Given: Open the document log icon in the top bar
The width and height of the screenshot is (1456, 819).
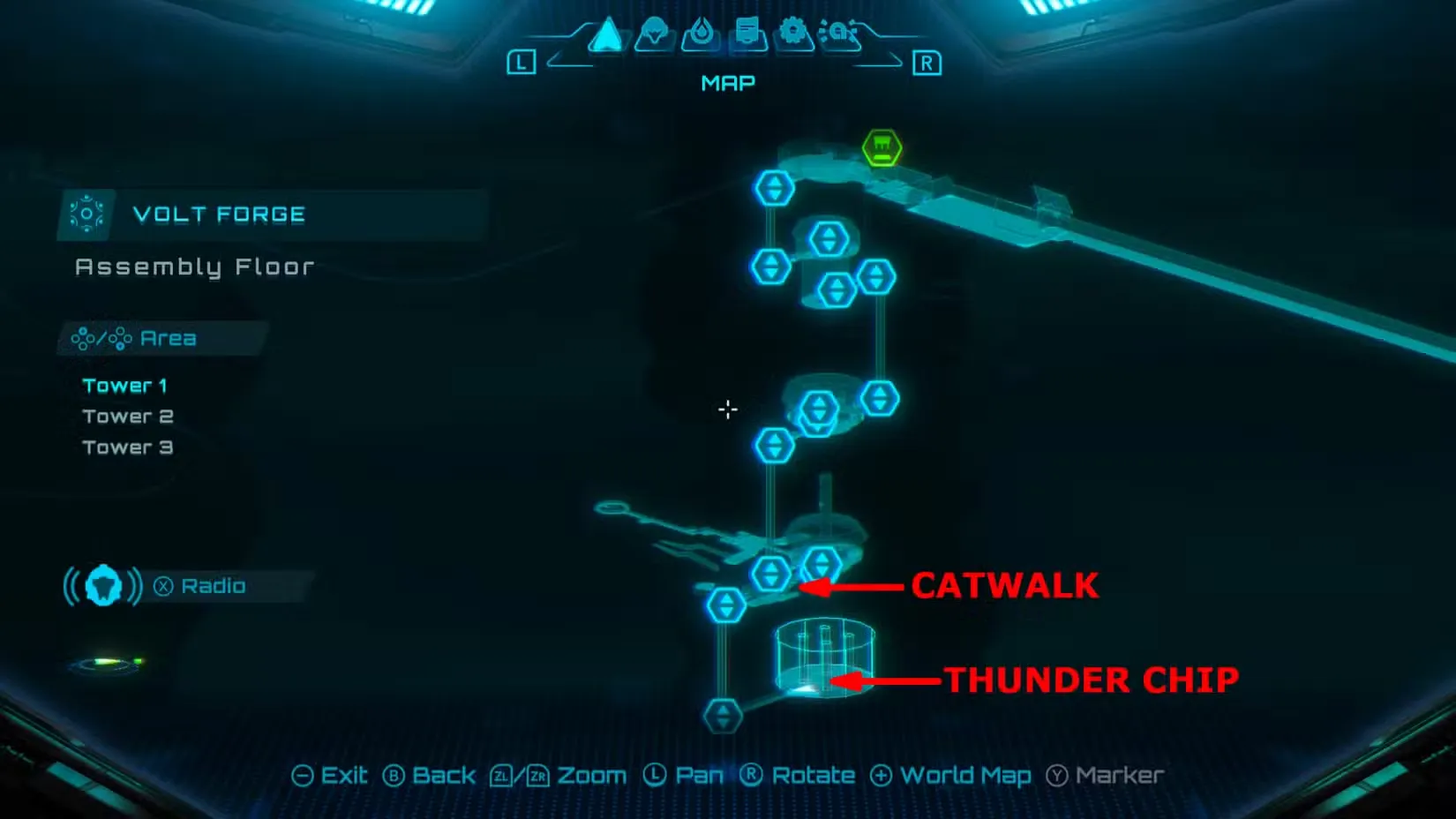Looking at the screenshot, I should 746,32.
